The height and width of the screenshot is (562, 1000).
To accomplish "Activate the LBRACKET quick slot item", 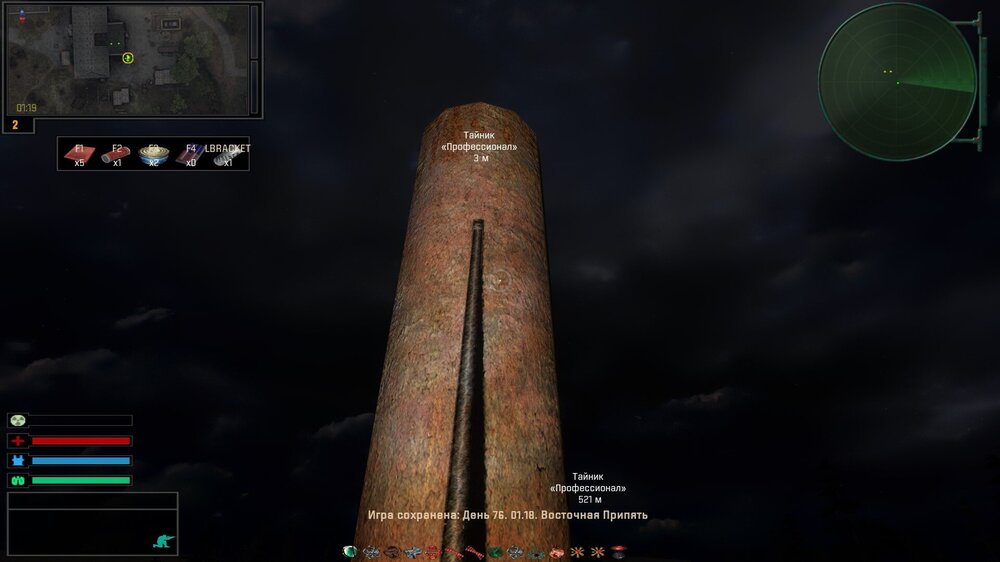I will tap(227, 156).
